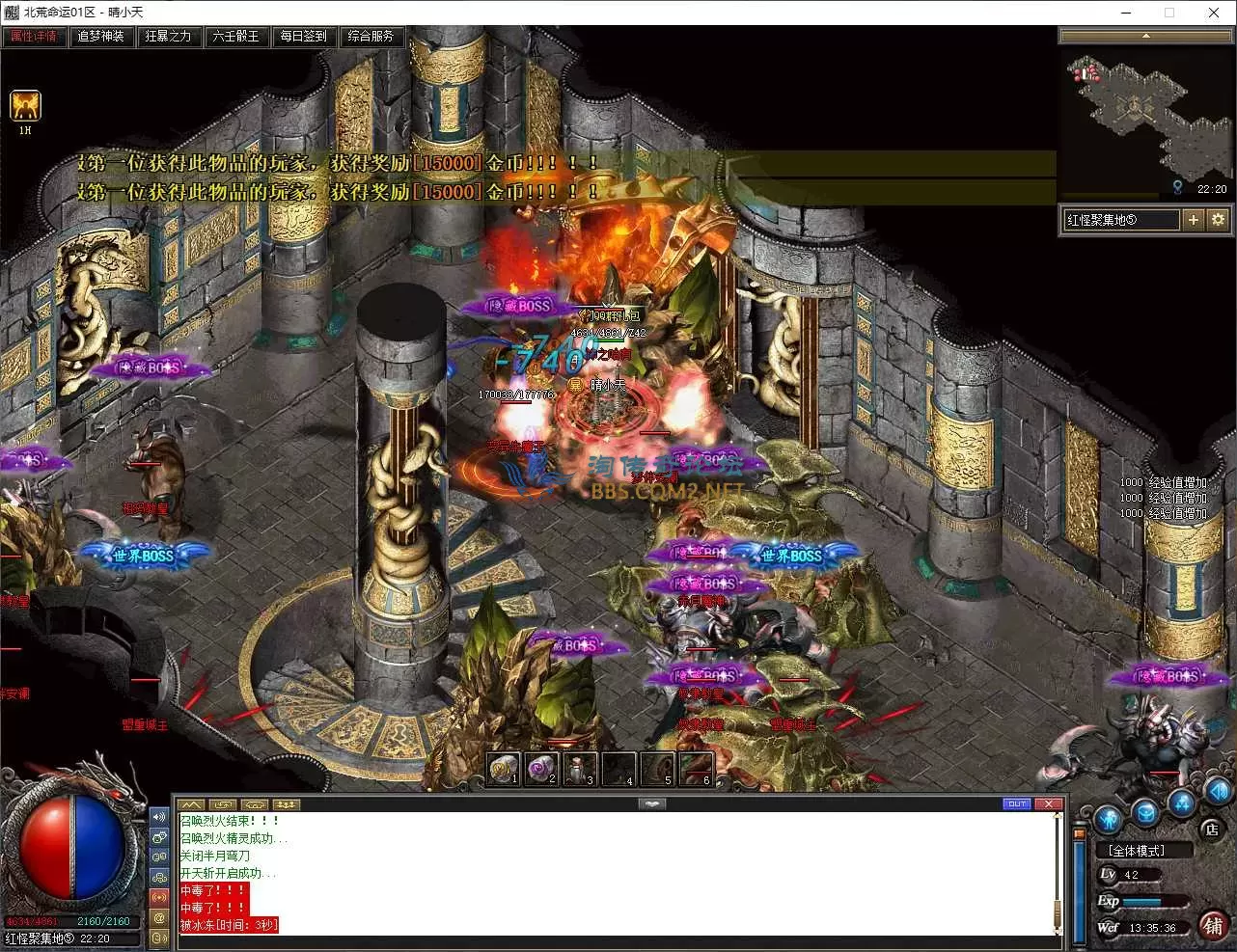The image size is (1237, 952).
Task: Open the red 铺 stall button
Action: point(1213,925)
